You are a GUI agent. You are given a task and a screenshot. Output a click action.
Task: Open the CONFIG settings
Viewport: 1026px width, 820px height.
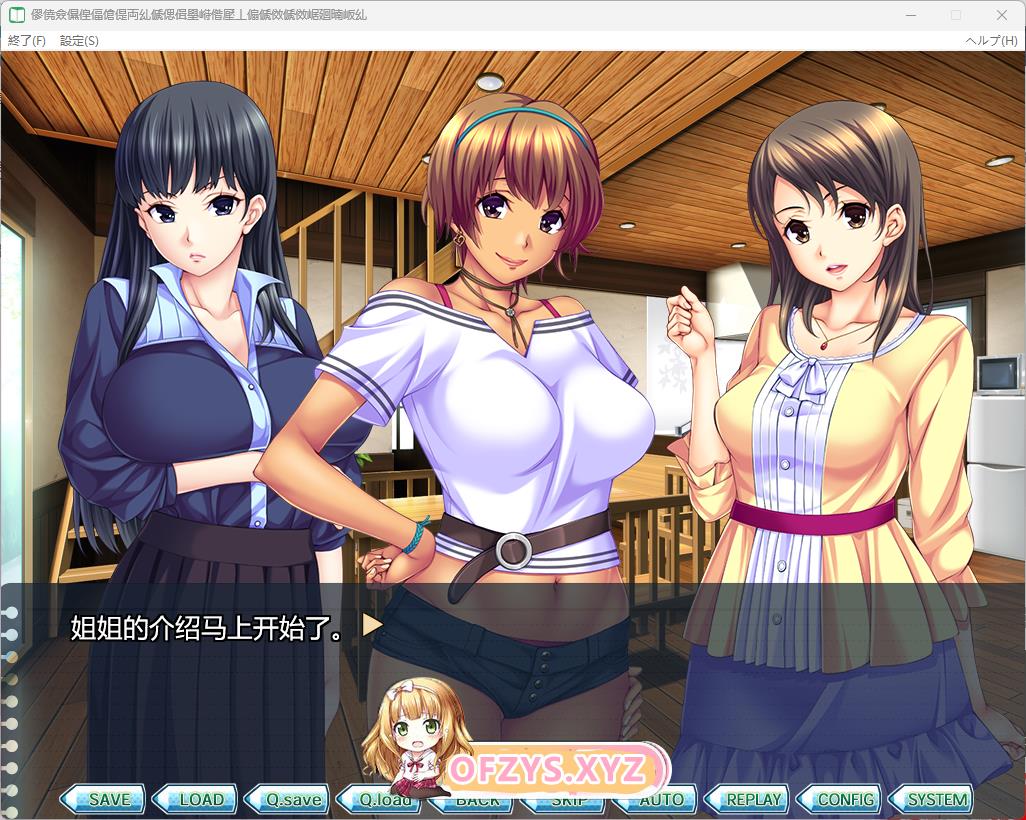coord(842,800)
